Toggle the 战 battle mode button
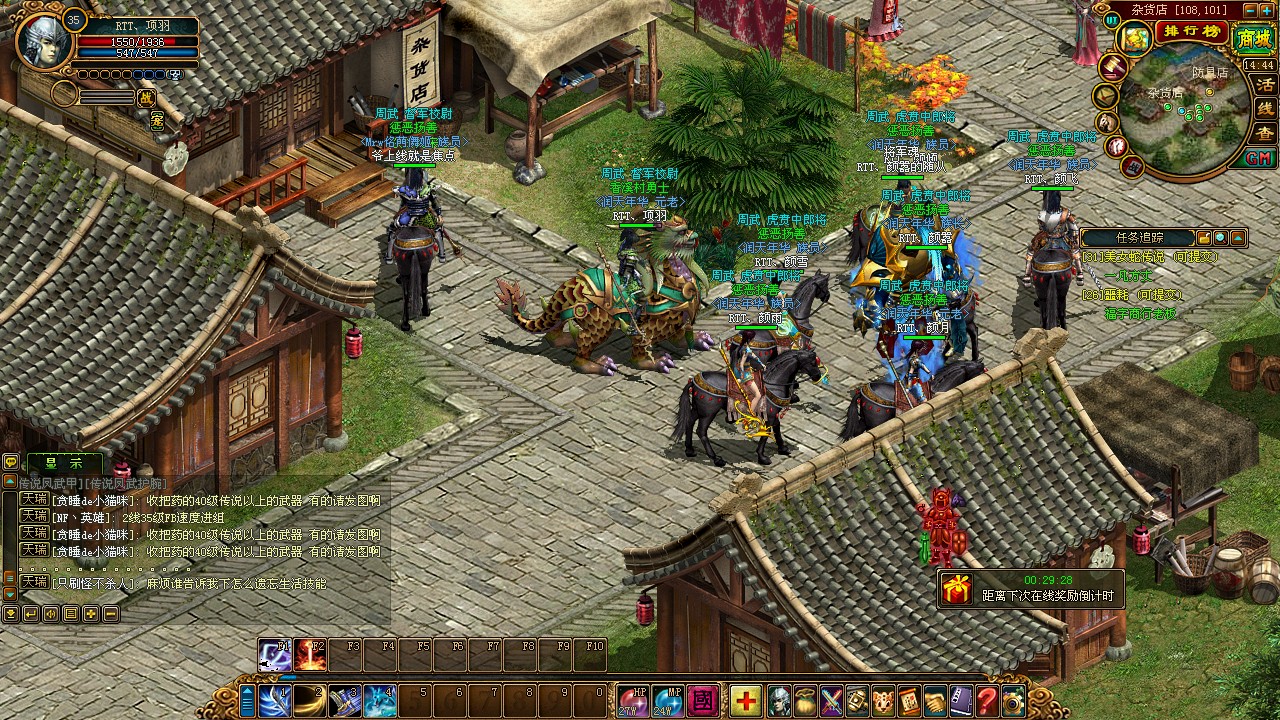The width and height of the screenshot is (1280, 720). (146, 97)
